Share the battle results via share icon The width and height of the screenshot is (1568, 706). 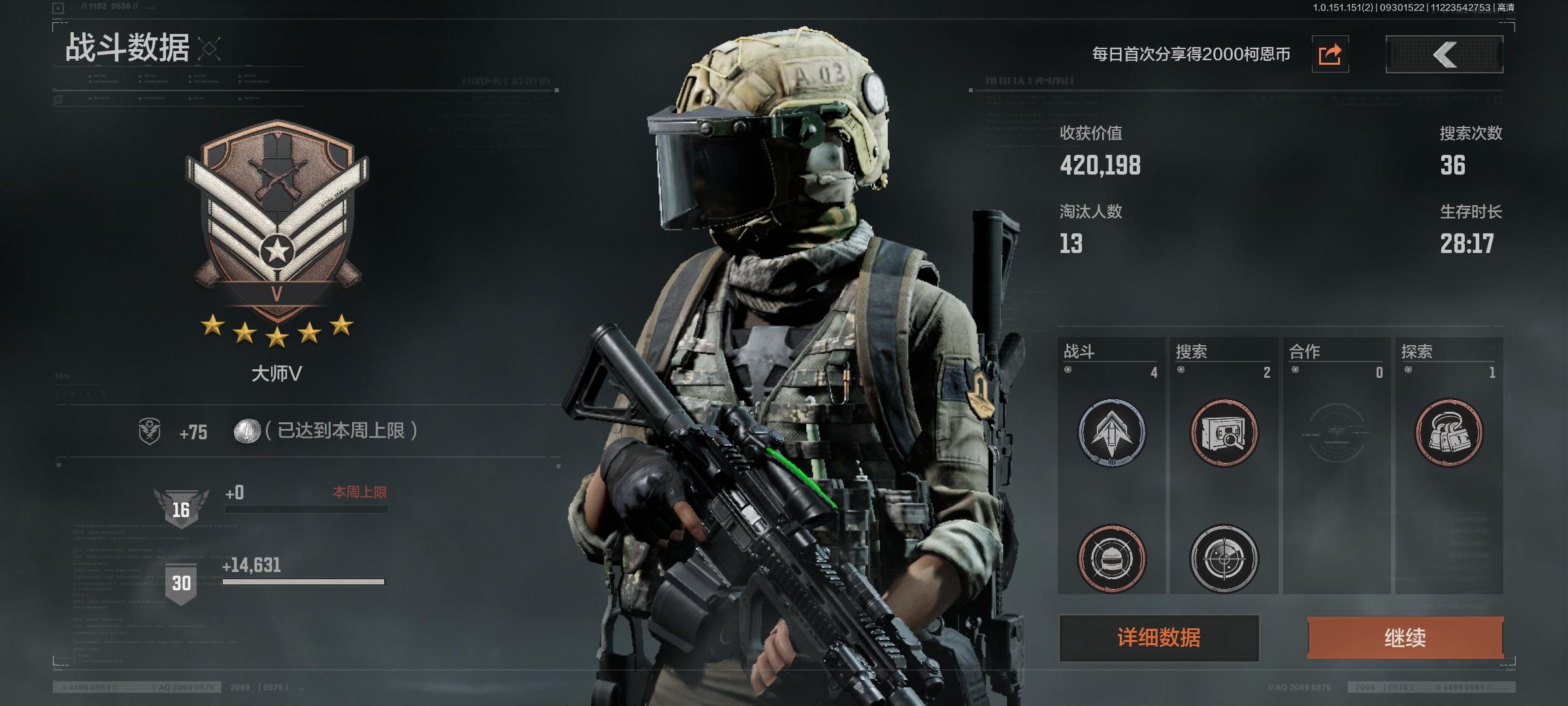[1330, 54]
